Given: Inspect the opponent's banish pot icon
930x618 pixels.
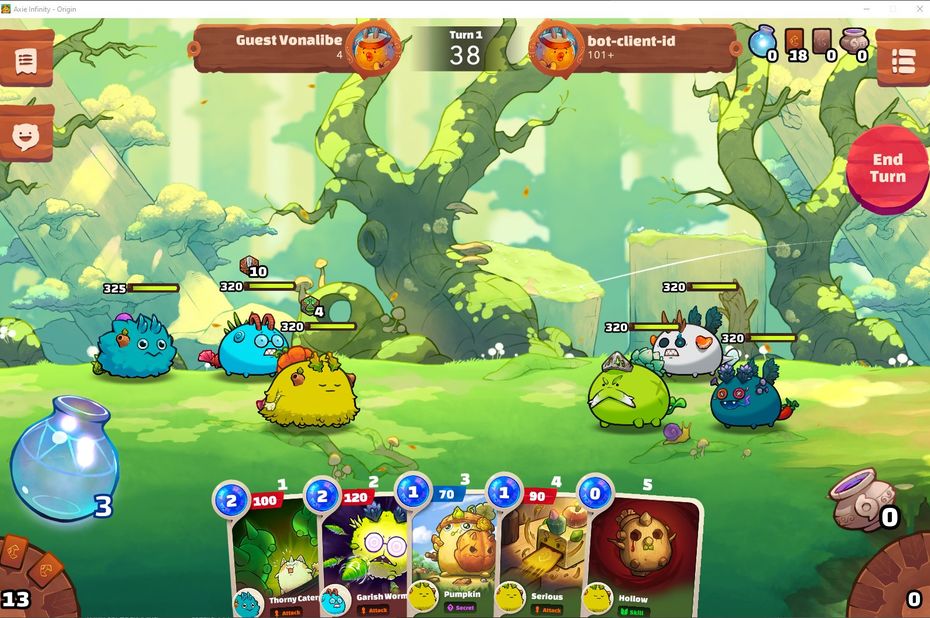Looking at the screenshot, I should point(855,42).
